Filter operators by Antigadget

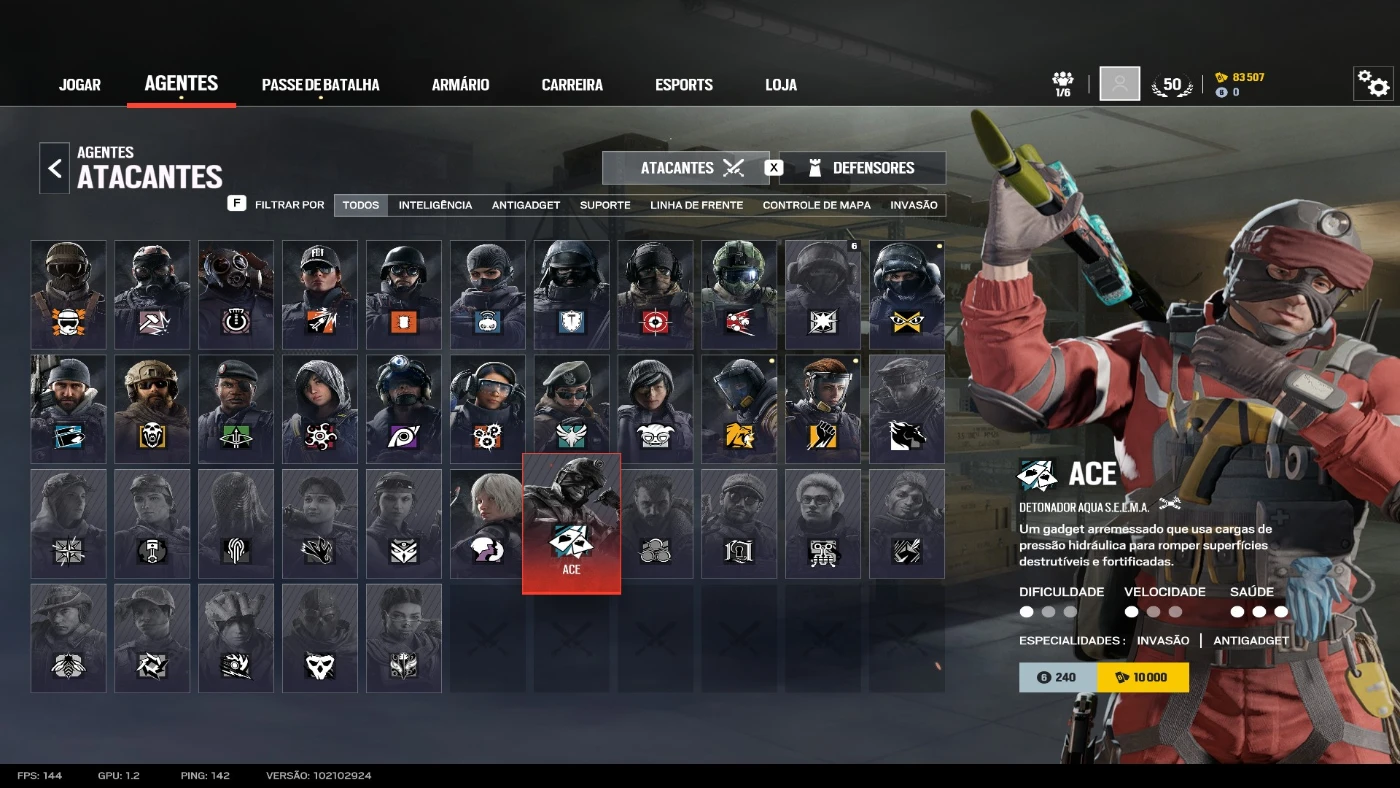pos(525,205)
